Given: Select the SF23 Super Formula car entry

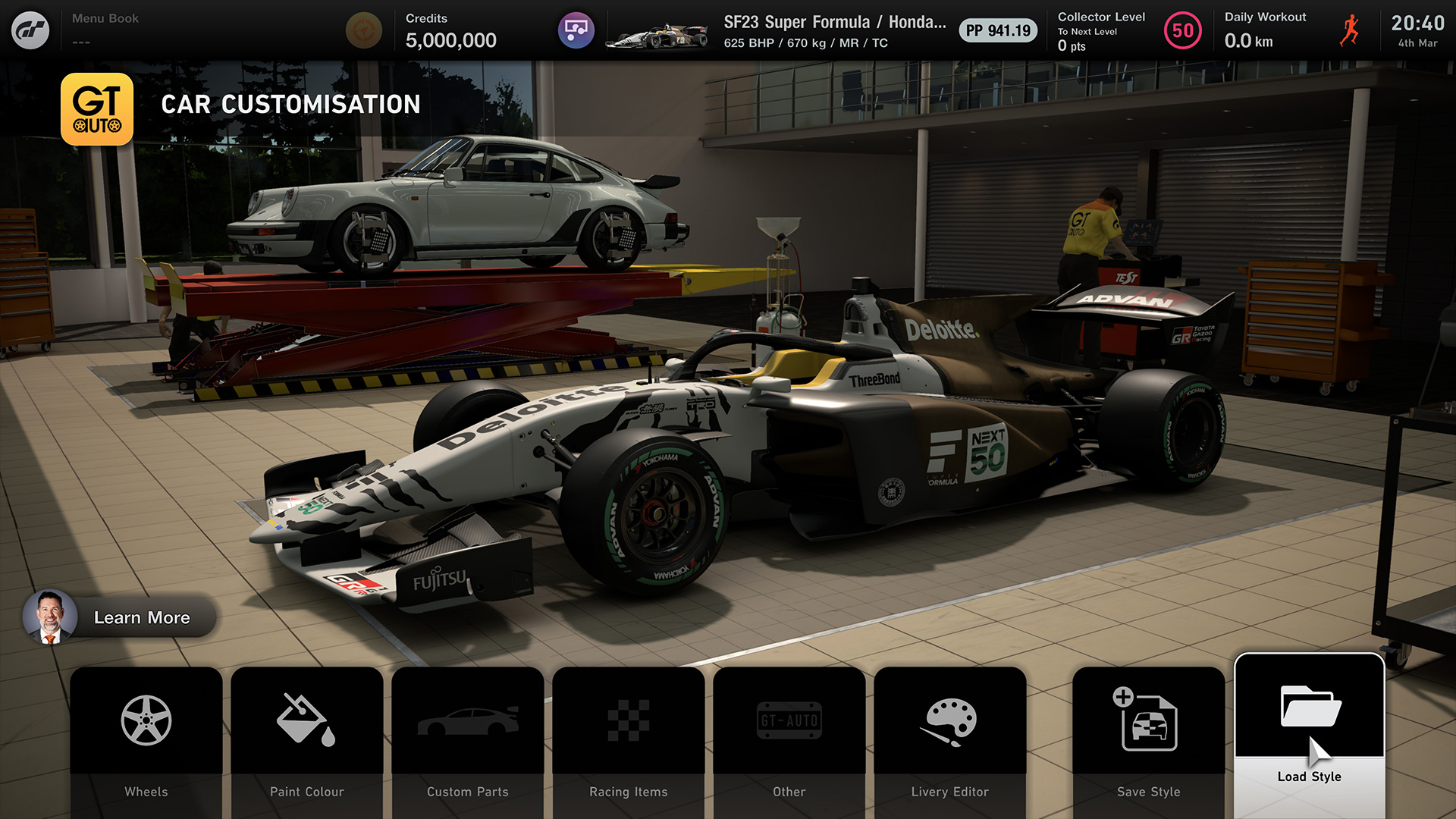Looking at the screenshot, I should 819,31.
